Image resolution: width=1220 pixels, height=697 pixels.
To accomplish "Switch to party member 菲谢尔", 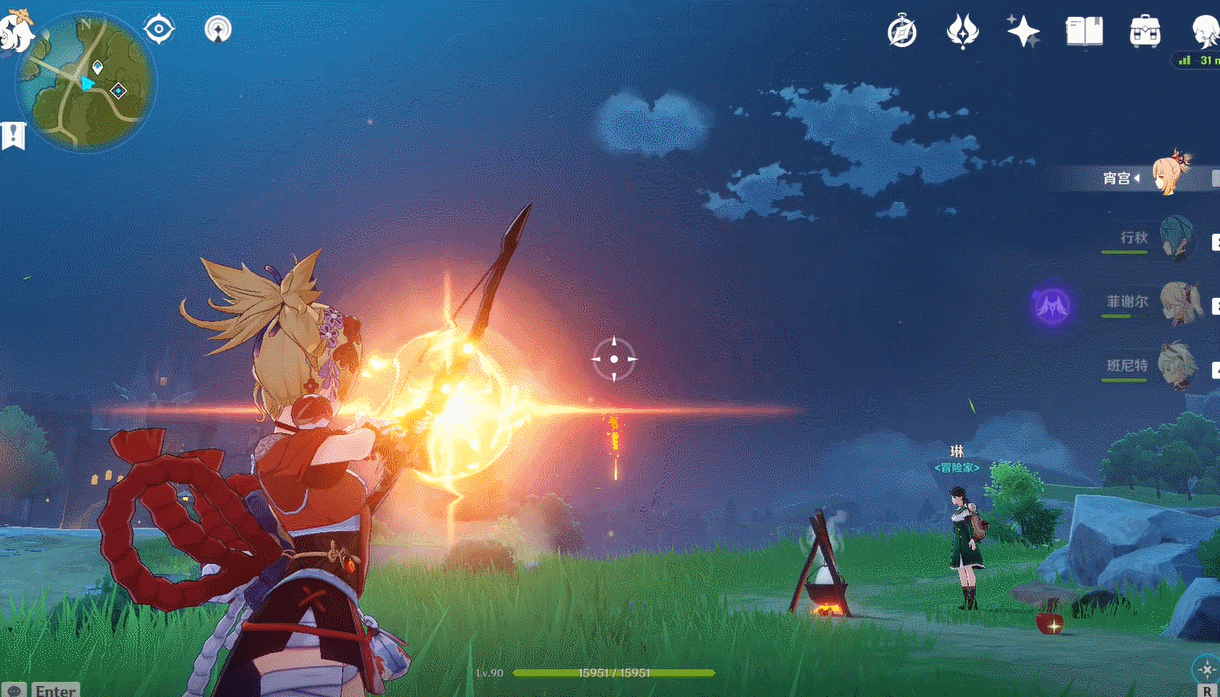I will 1178,303.
